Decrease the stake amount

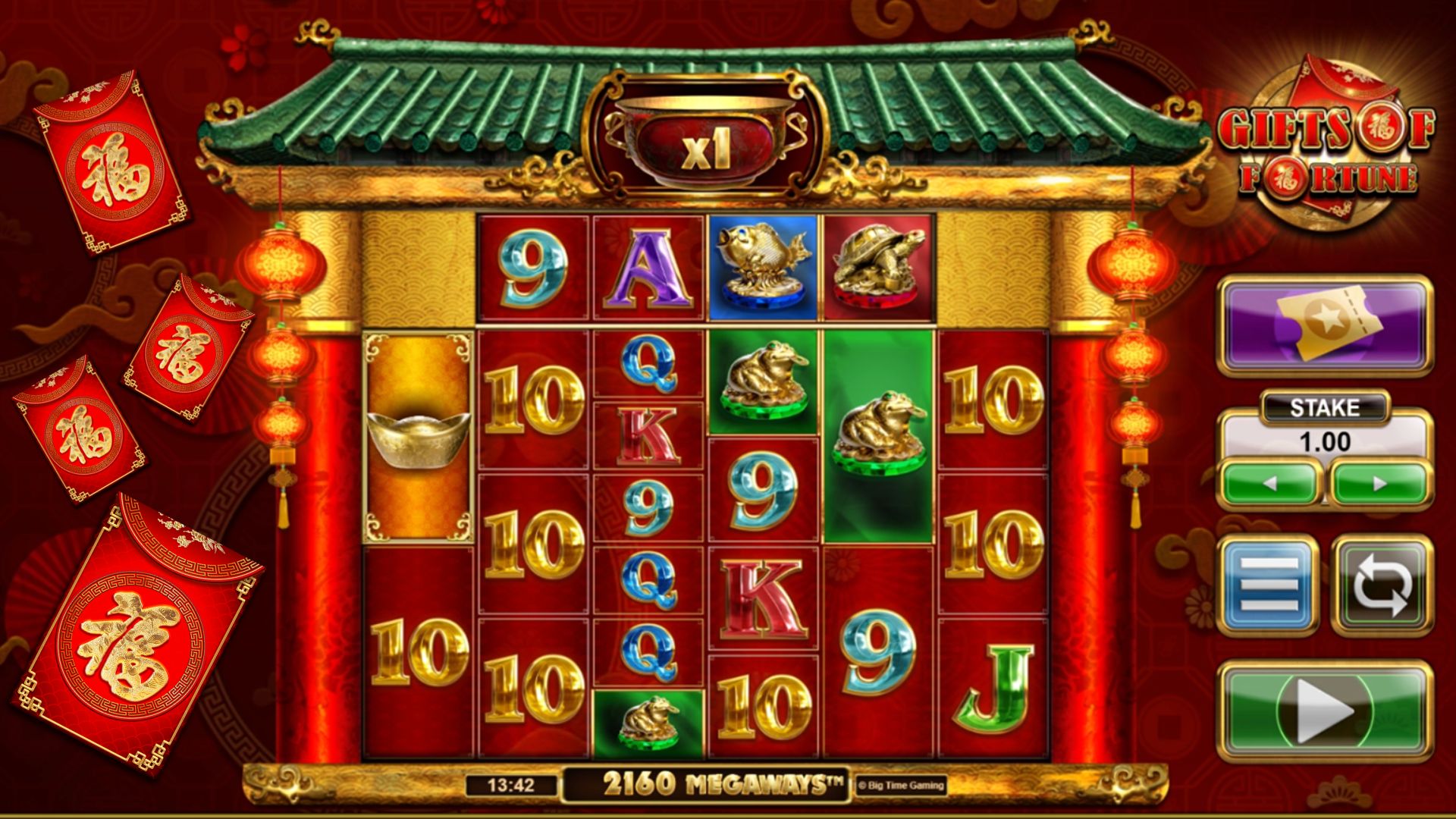1271,483
